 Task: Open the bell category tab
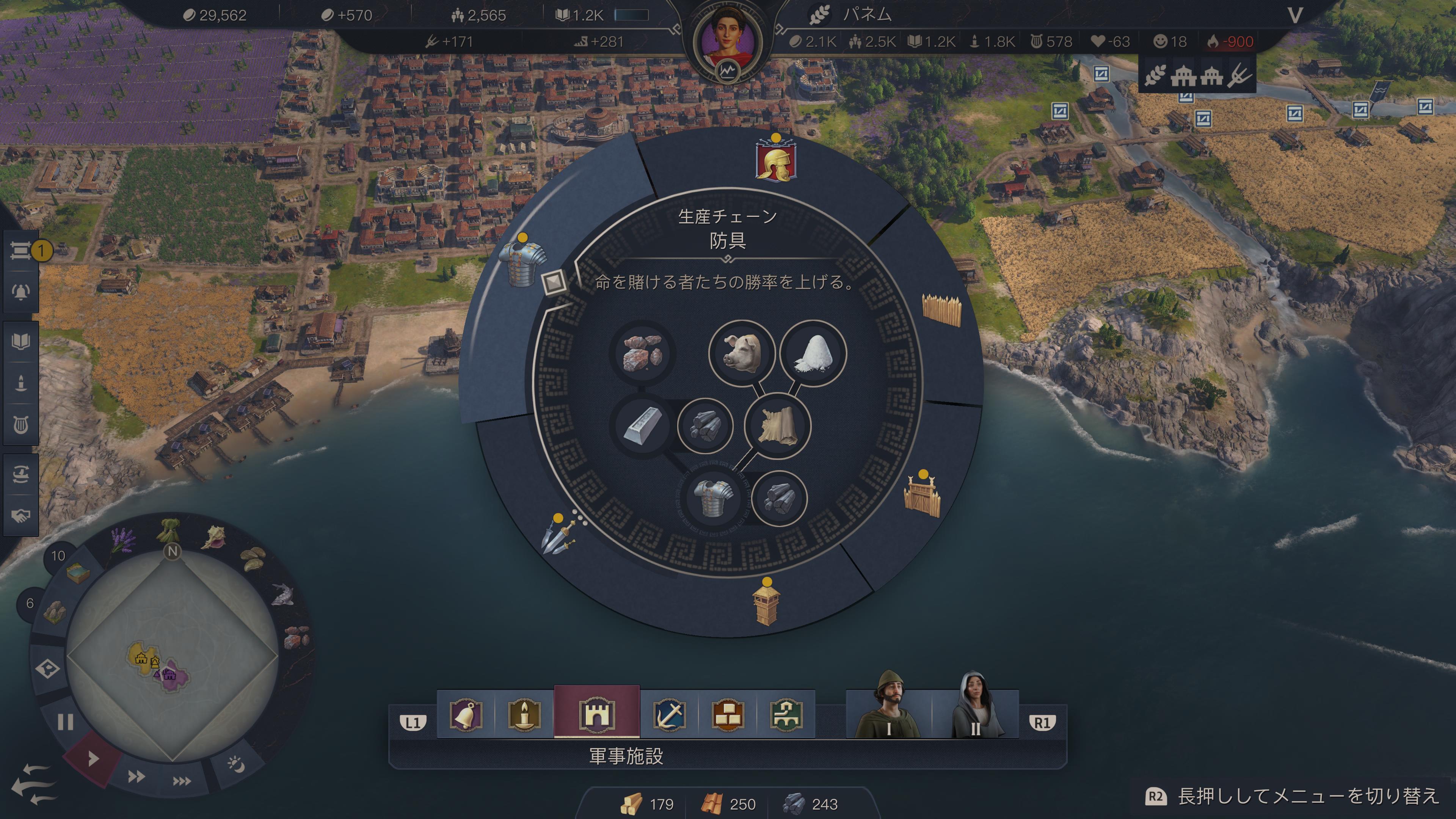466,715
